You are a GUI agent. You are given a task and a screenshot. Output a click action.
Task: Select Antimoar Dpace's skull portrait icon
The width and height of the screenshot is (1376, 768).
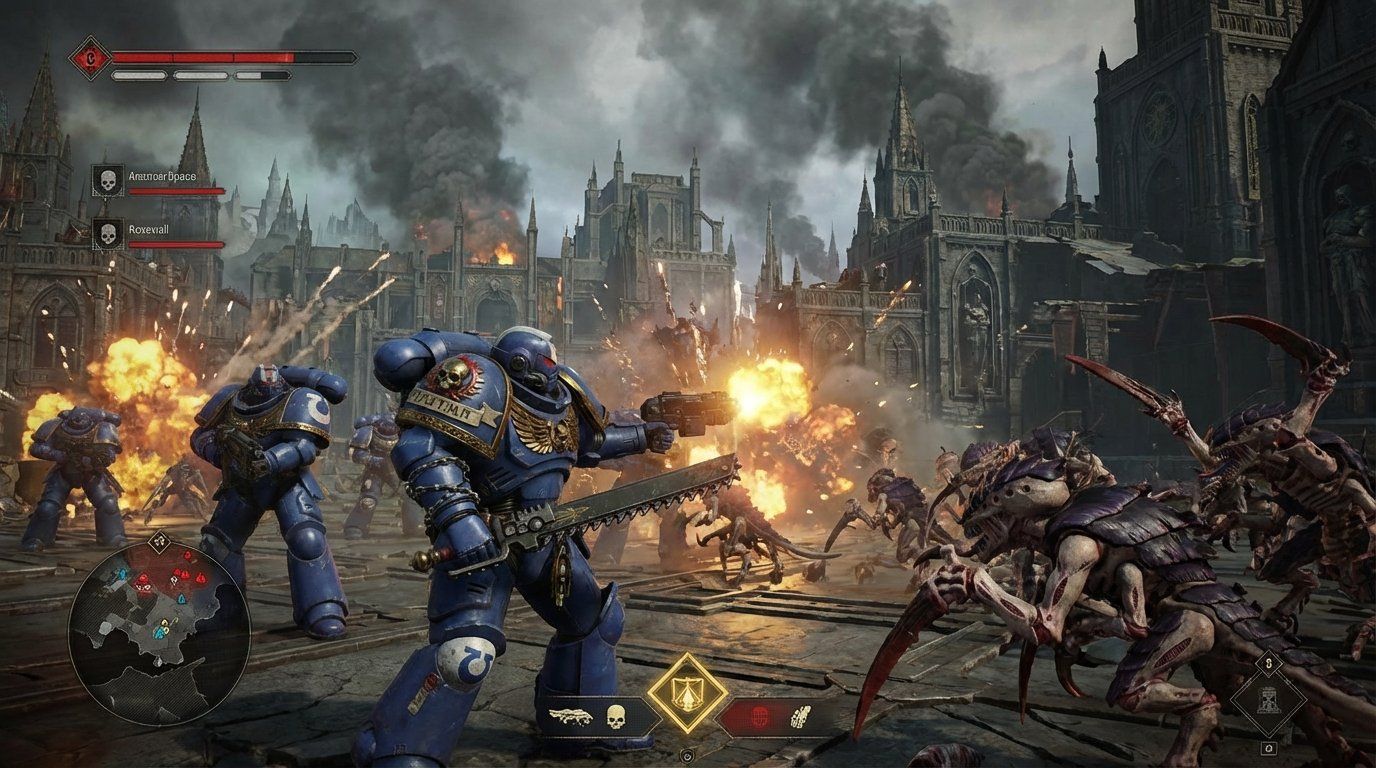coord(108,180)
